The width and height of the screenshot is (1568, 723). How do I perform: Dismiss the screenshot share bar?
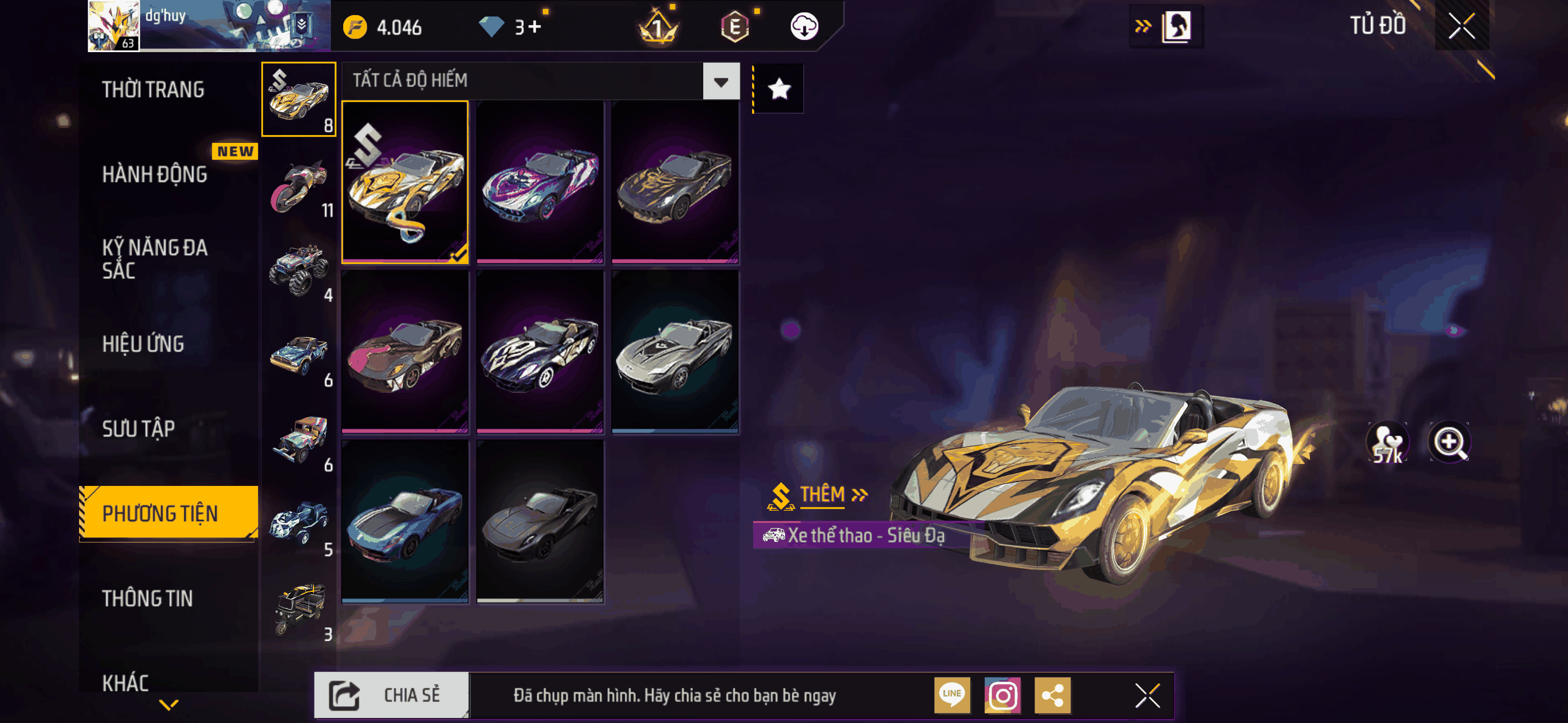click(1147, 695)
